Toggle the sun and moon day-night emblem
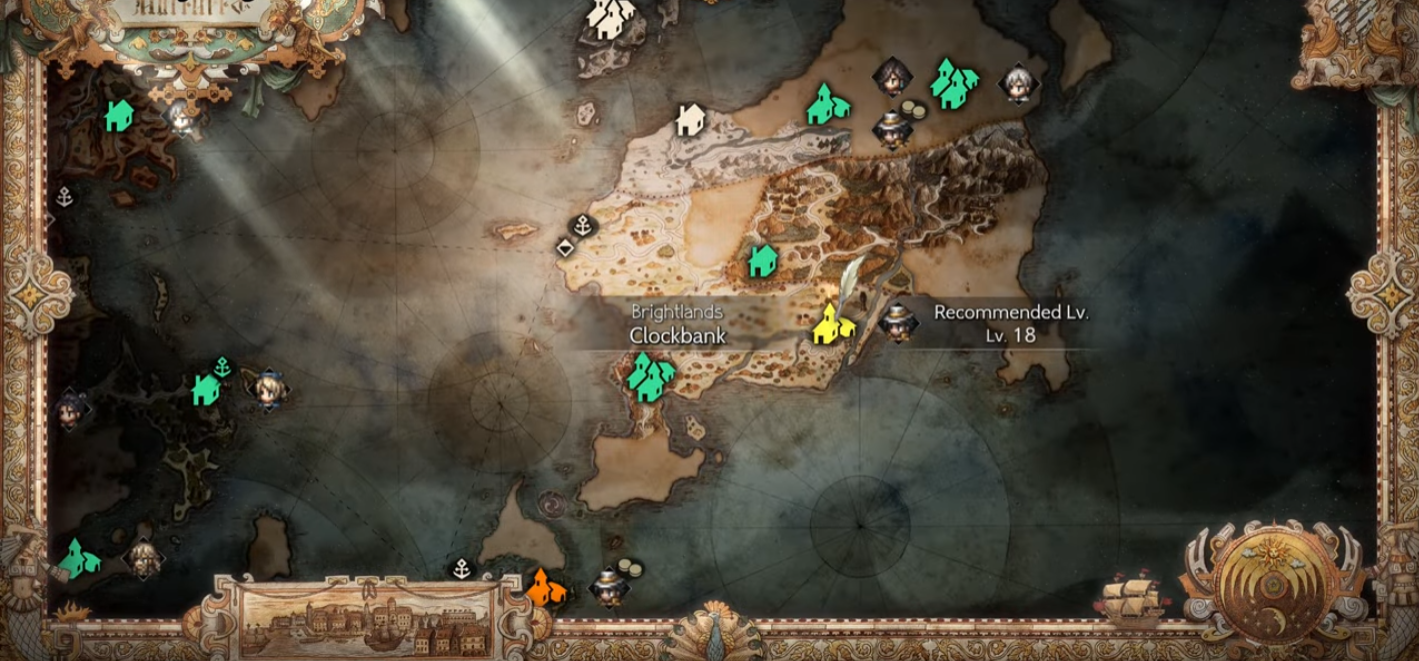 [x=1271, y=585]
